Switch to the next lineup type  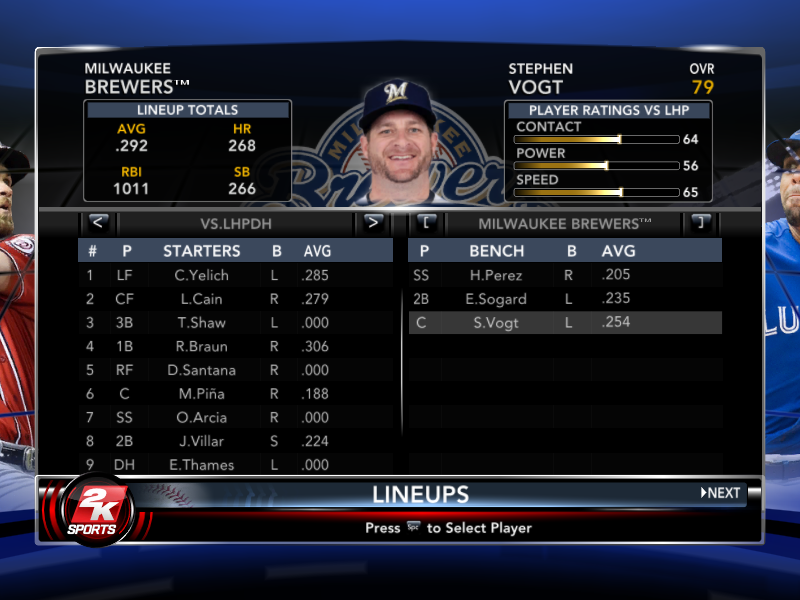373,222
